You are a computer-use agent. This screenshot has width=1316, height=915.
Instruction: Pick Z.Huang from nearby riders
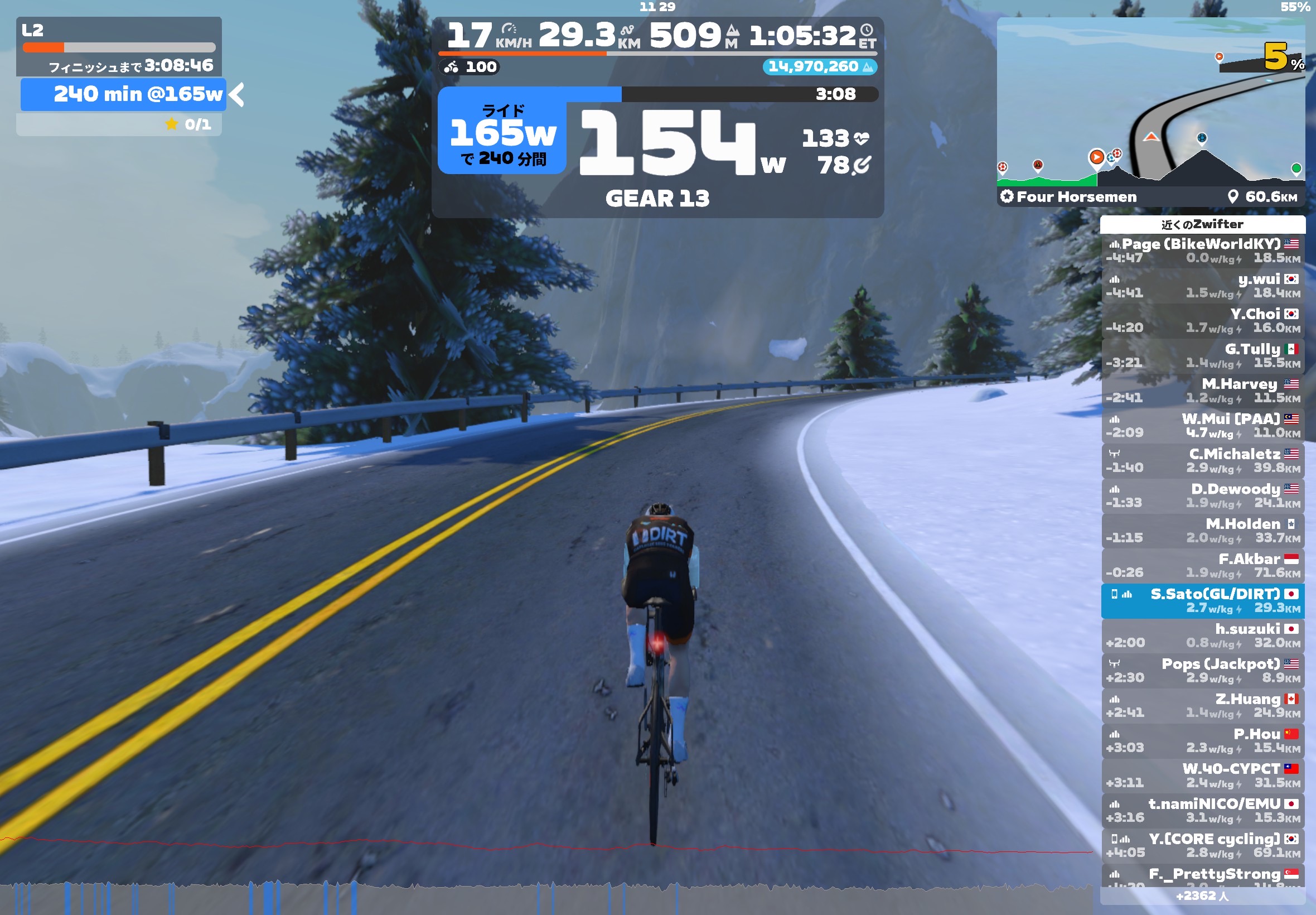1202,705
